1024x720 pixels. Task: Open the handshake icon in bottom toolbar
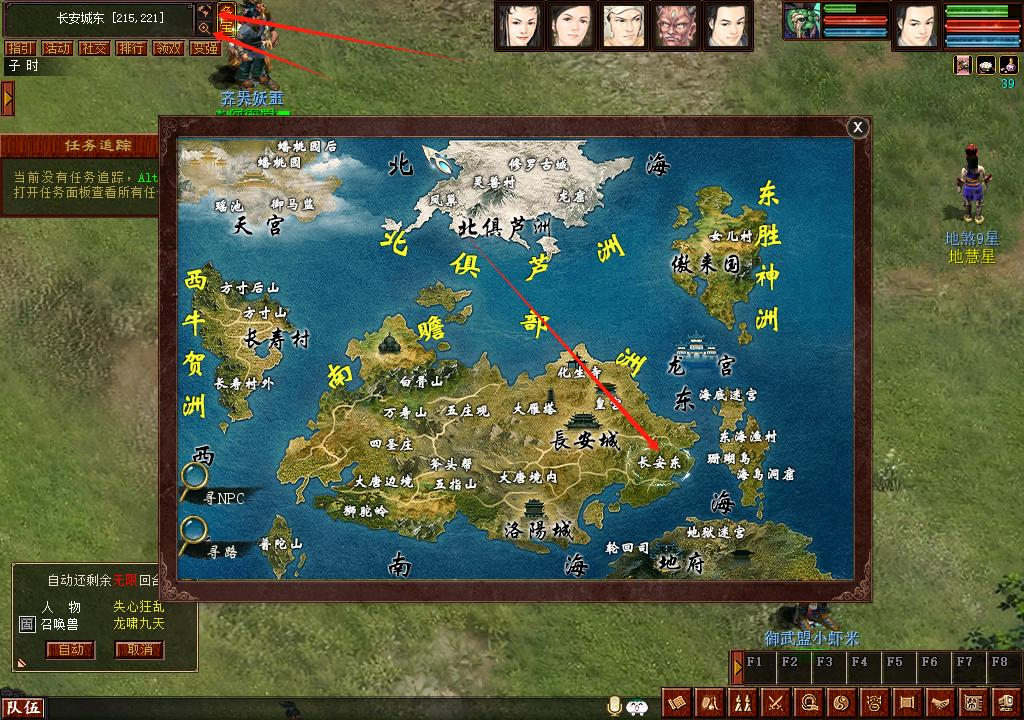(939, 702)
